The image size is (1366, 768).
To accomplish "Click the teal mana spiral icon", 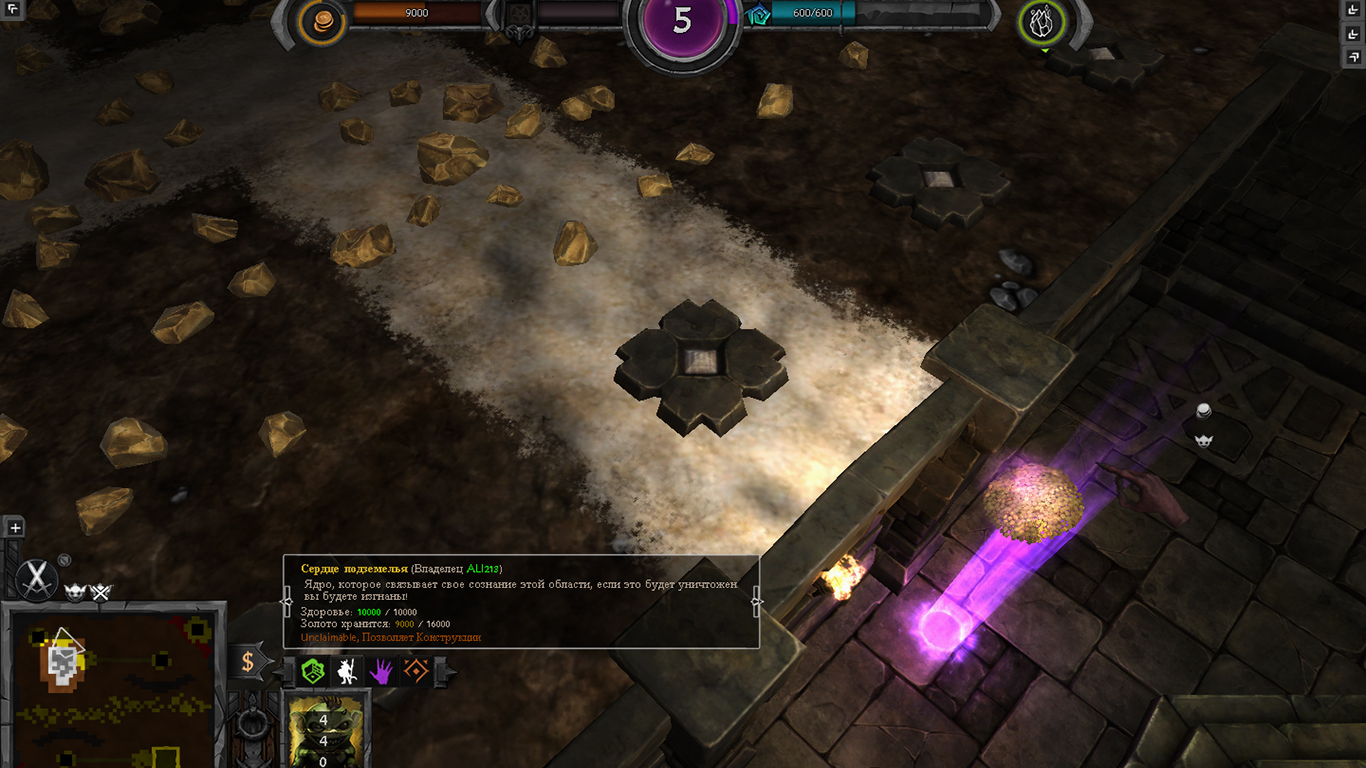I will [759, 14].
